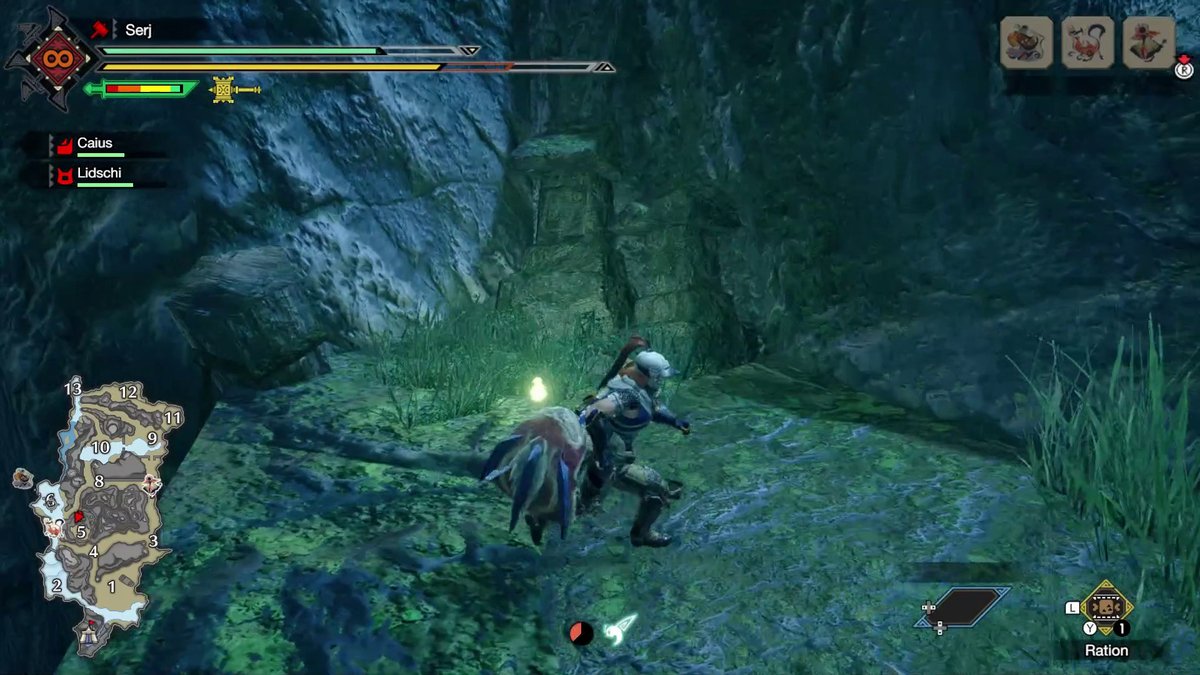Image resolution: width=1200 pixels, height=675 pixels.
Task: Select the third target monster icon
Action: click(x=1149, y=43)
